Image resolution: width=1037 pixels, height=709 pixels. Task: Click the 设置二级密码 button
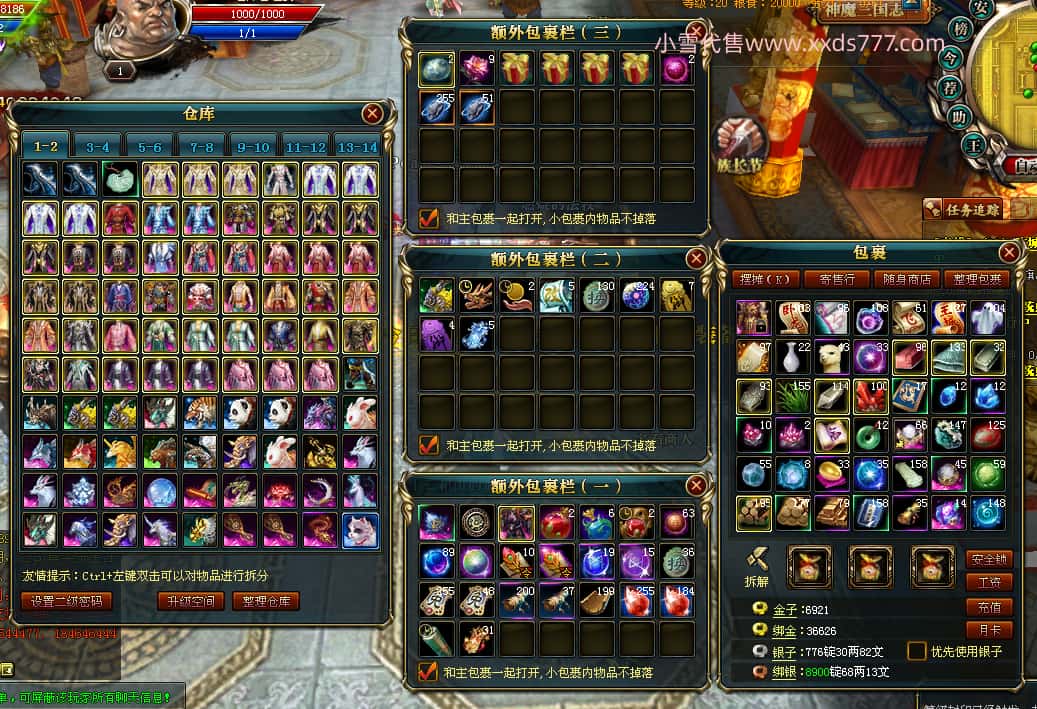coord(66,601)
